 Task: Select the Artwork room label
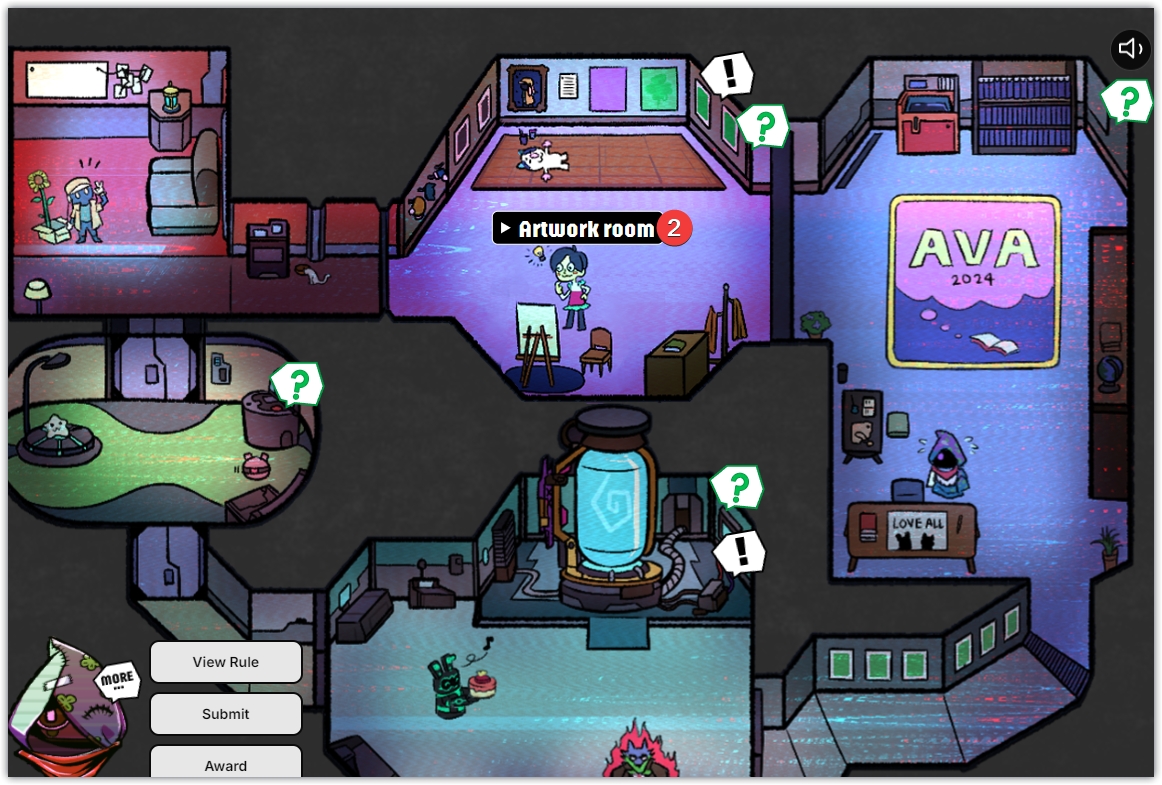coord(585,229)
